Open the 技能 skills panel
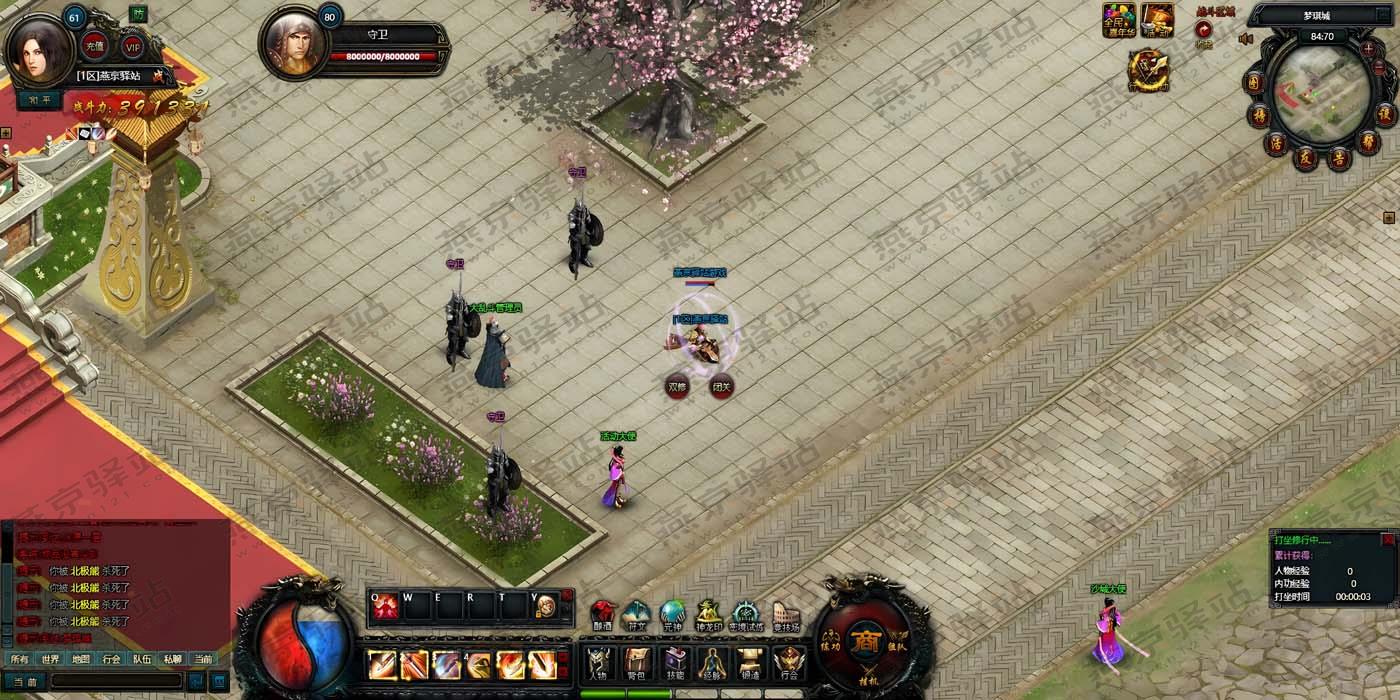1400x700 pixels. pos(675,664)
